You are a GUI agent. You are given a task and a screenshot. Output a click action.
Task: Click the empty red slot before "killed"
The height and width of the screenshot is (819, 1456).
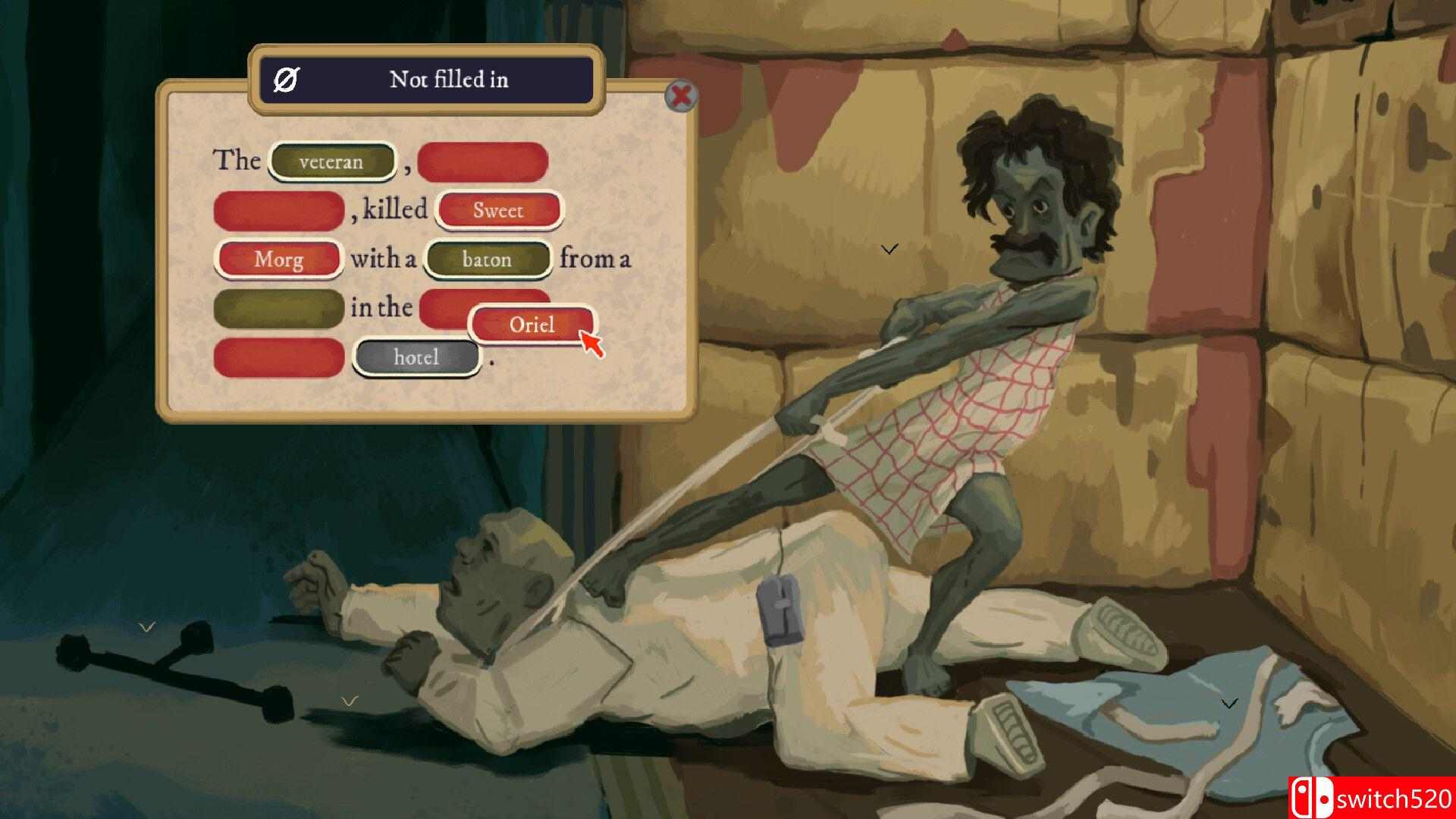pos(278,210)
